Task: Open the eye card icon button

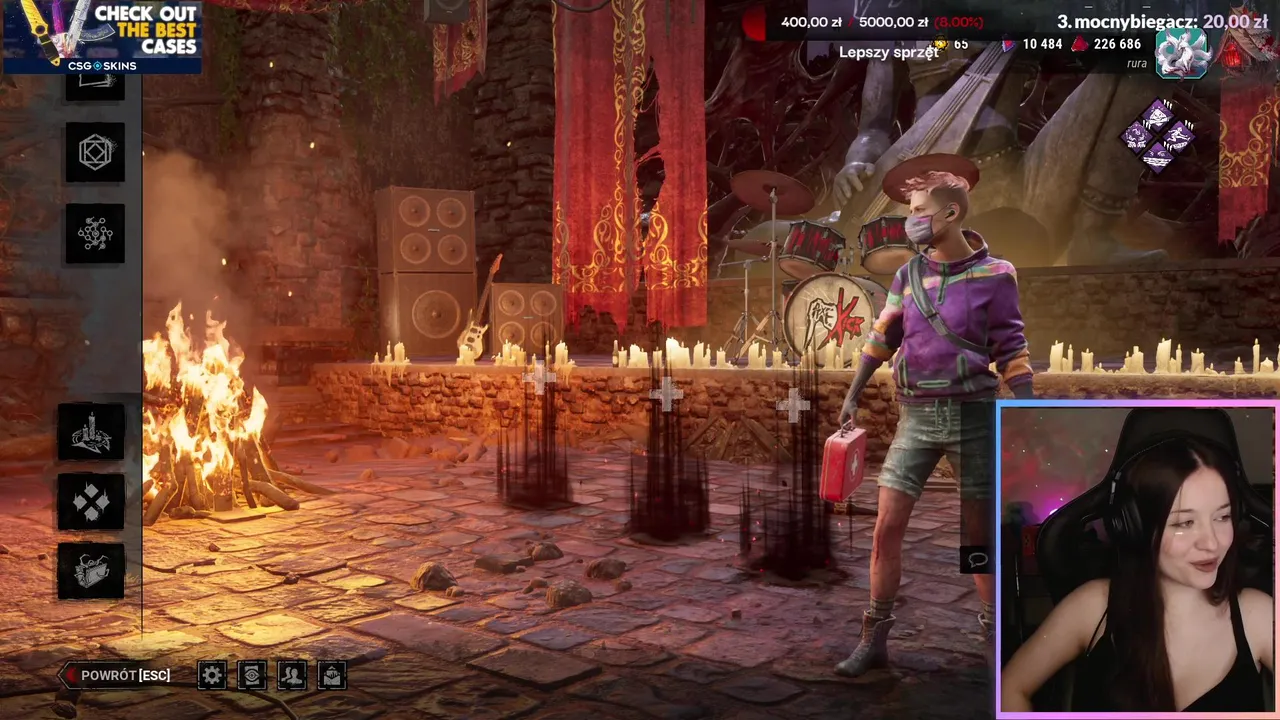Action: (x=252, y=675)
